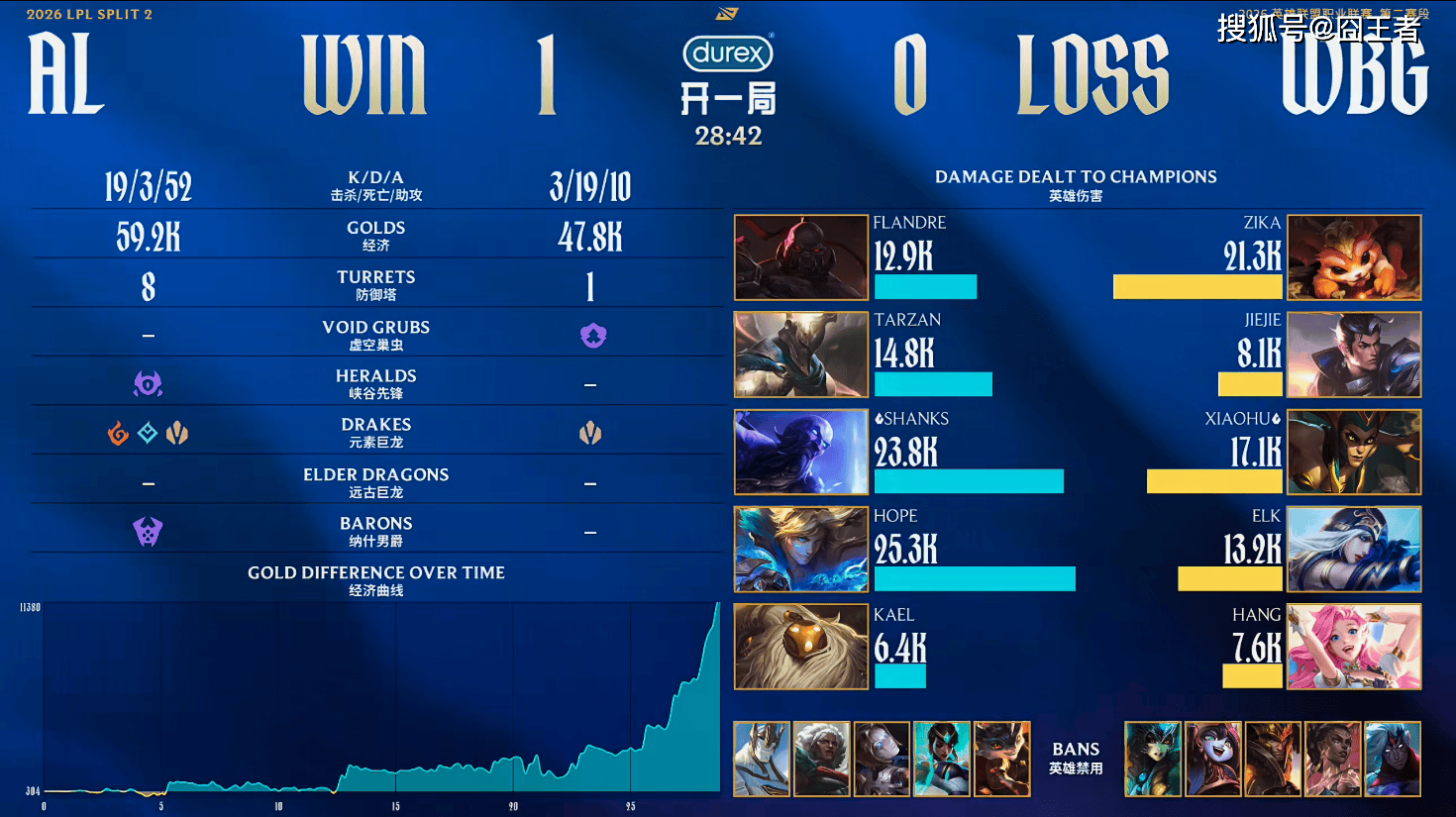
Task: Click the Rift Herald icon
Action: tap(148, 383)
